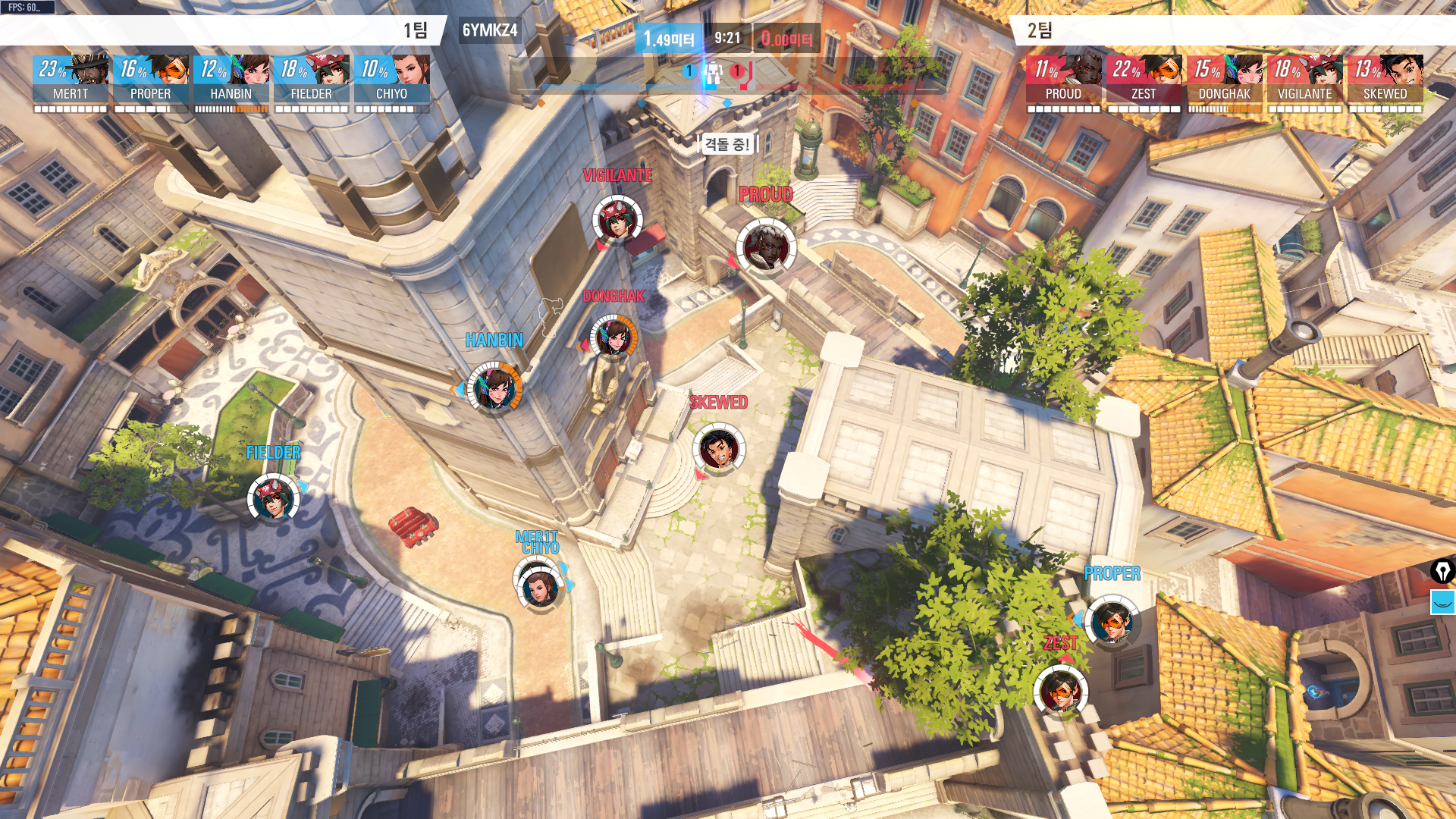Screen dimensions: 1456x819
Task: Click VIGILANTE's roster card
Action: pos(1305,81)
